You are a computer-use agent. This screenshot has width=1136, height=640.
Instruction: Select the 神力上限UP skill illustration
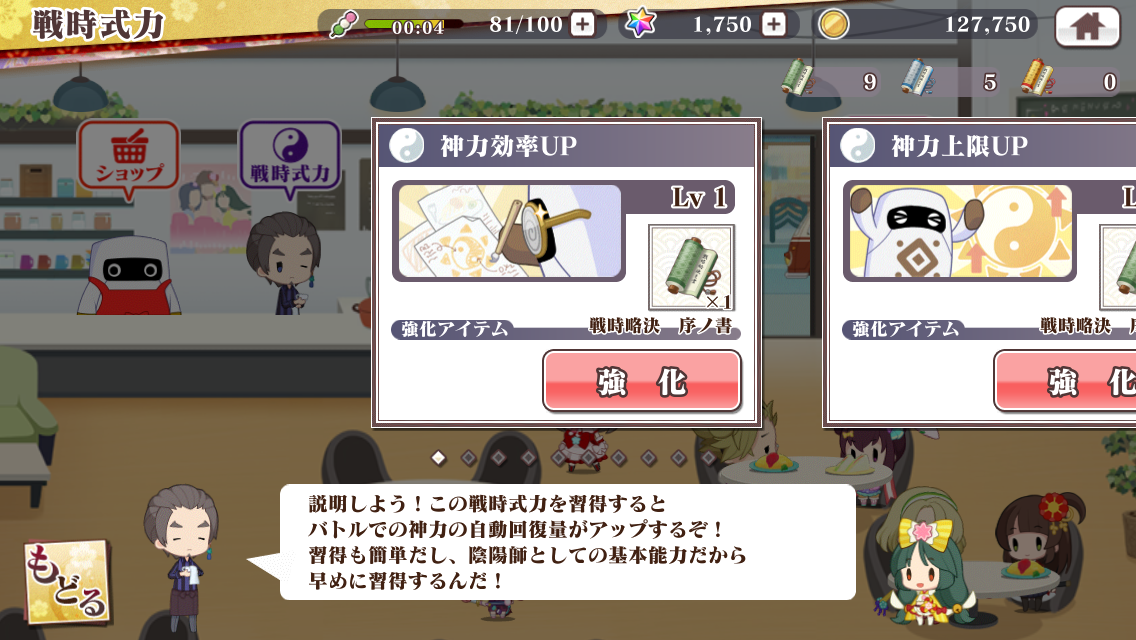[x=960, y=232]
